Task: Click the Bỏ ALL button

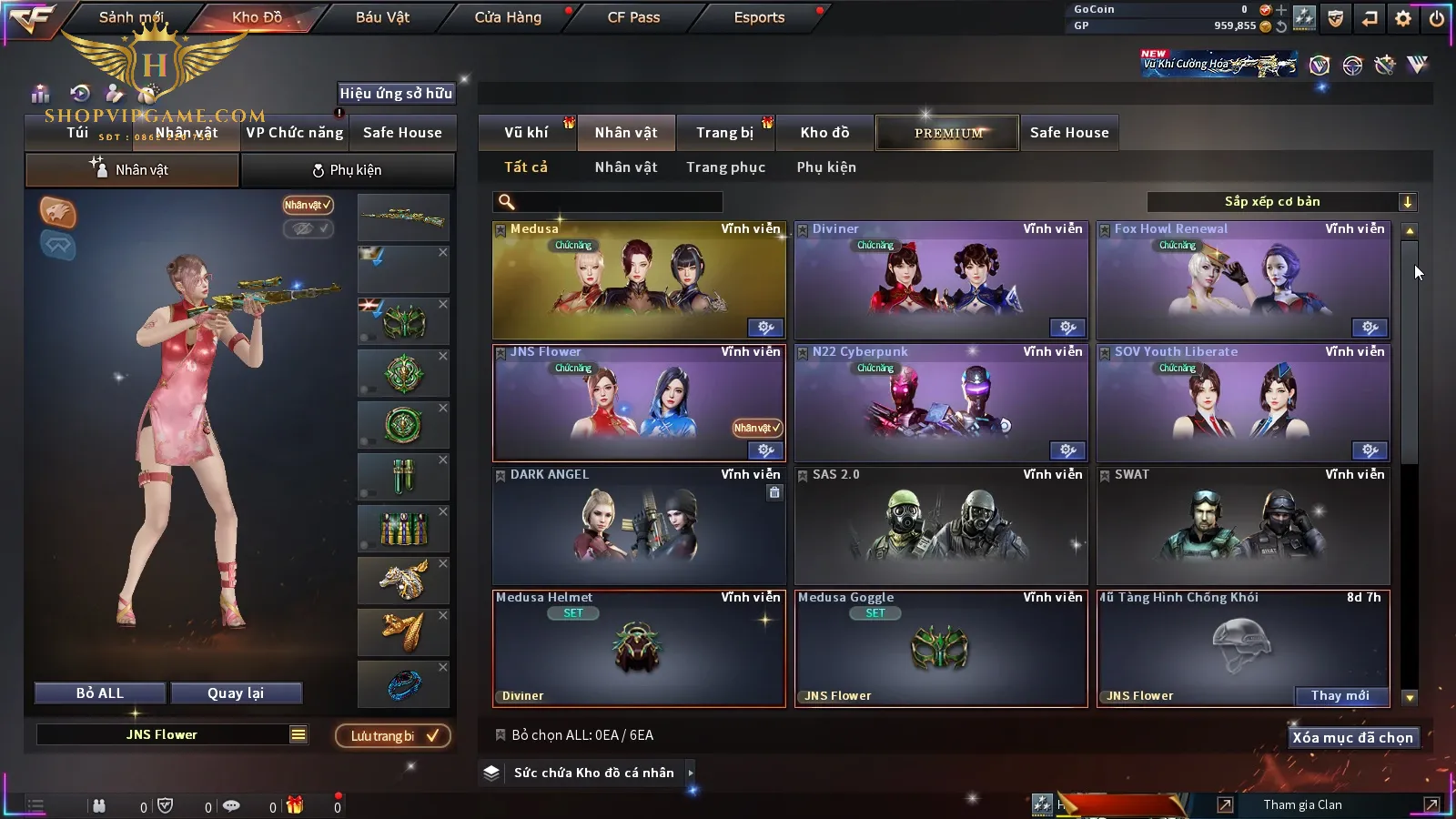Action: [x=100, y=693]
